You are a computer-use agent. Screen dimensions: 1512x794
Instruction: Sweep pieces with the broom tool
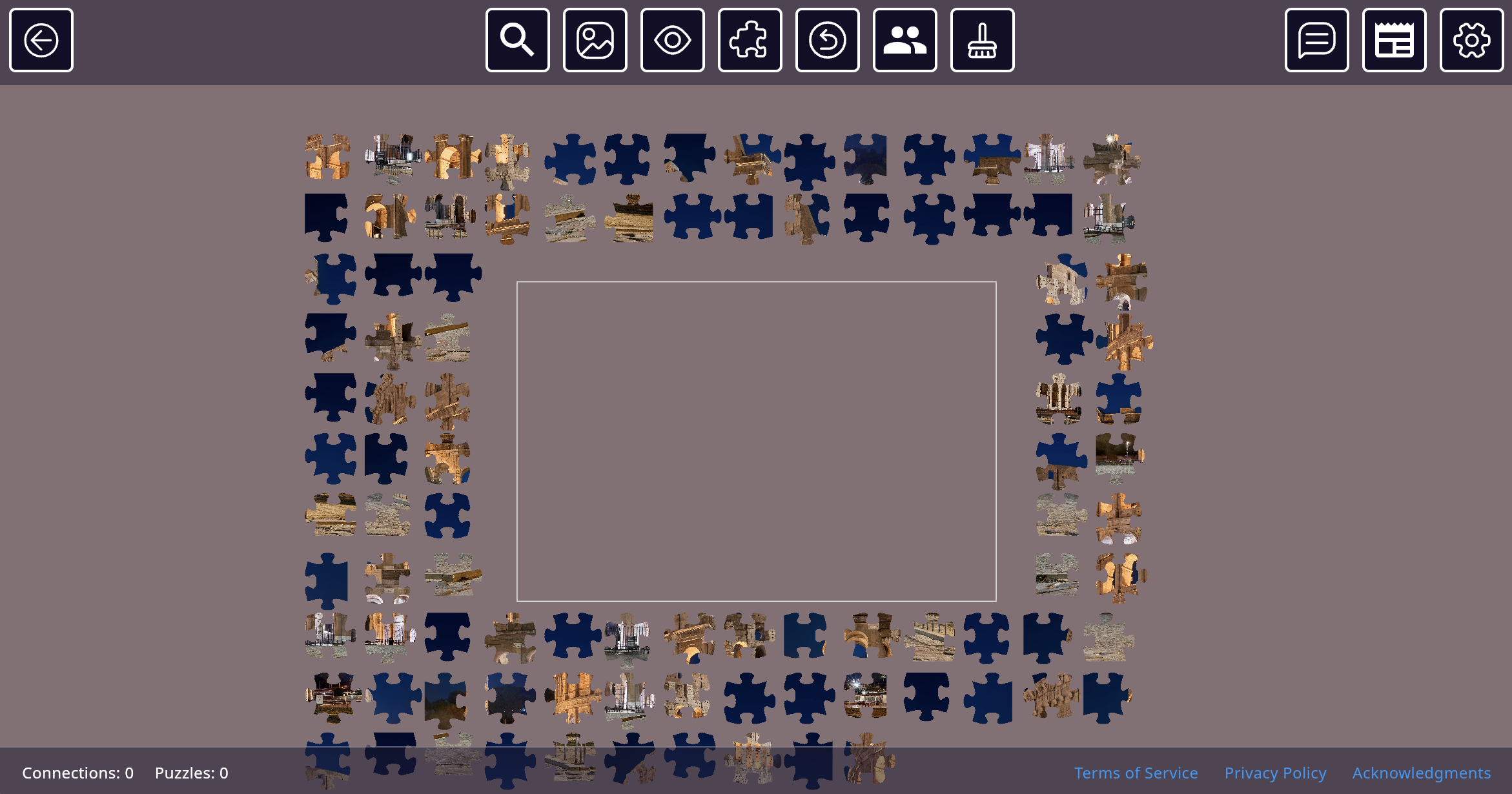(x=982, y=40)
